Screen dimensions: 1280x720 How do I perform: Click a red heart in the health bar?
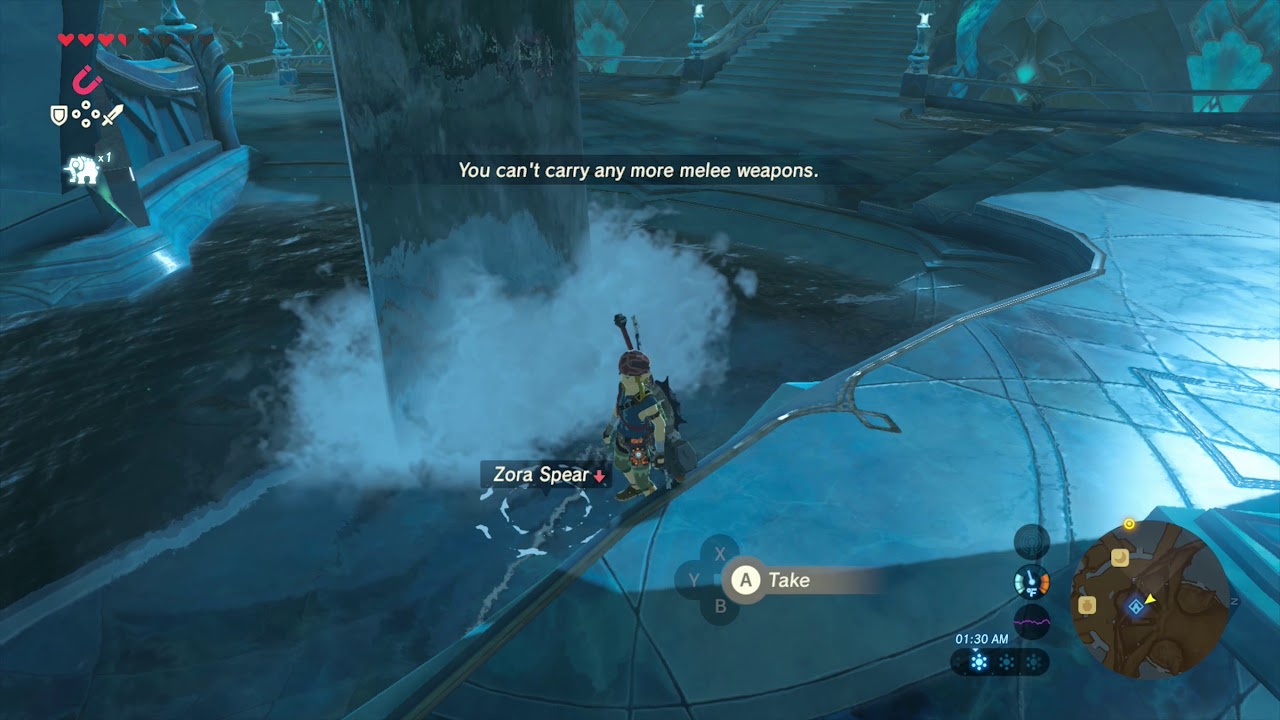point(67,39)
